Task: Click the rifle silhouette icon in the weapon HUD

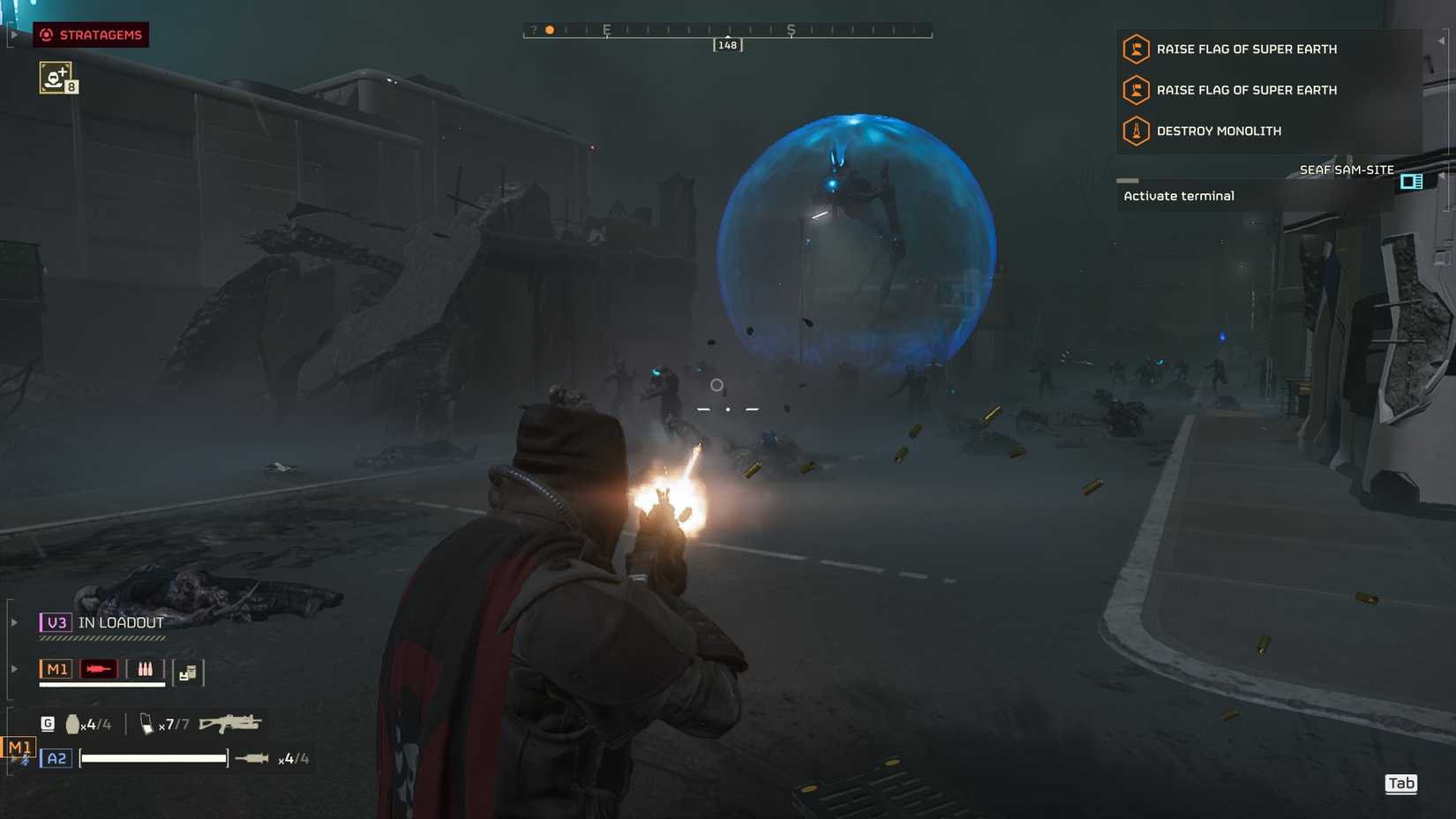Action: click(x=230, y=722)
